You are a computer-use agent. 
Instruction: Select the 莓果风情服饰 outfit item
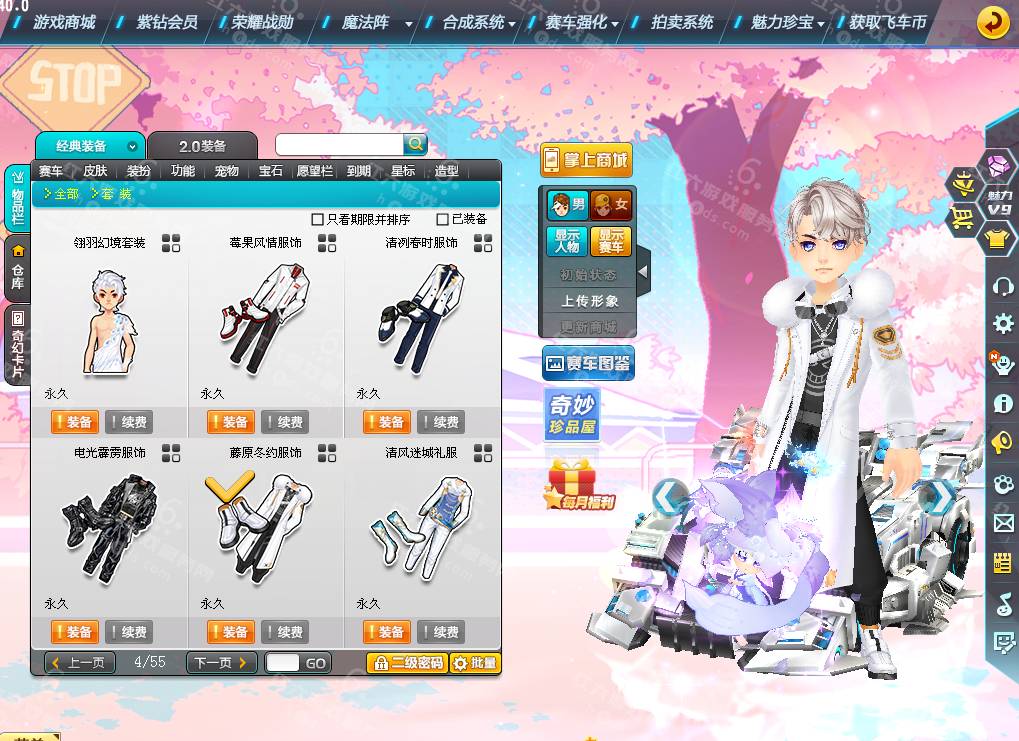(x=265, y=309)
